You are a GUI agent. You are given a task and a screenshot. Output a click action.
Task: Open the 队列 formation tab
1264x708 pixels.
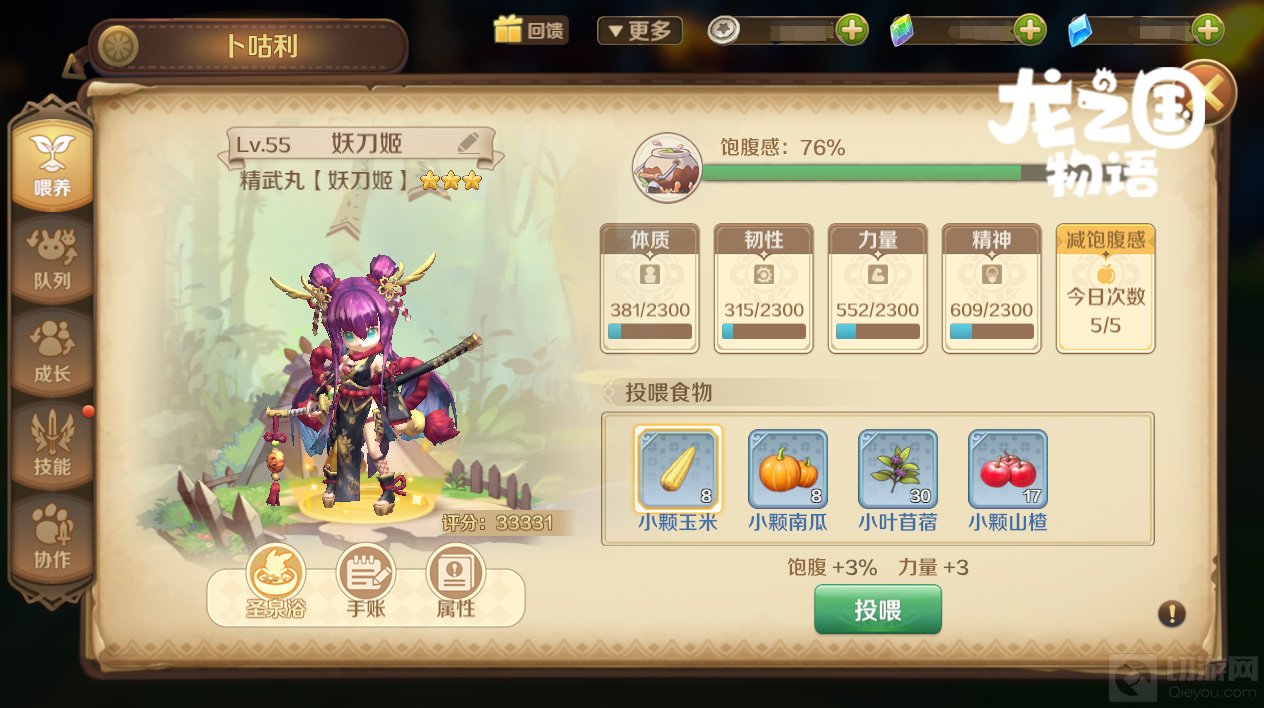coord(52,260)
